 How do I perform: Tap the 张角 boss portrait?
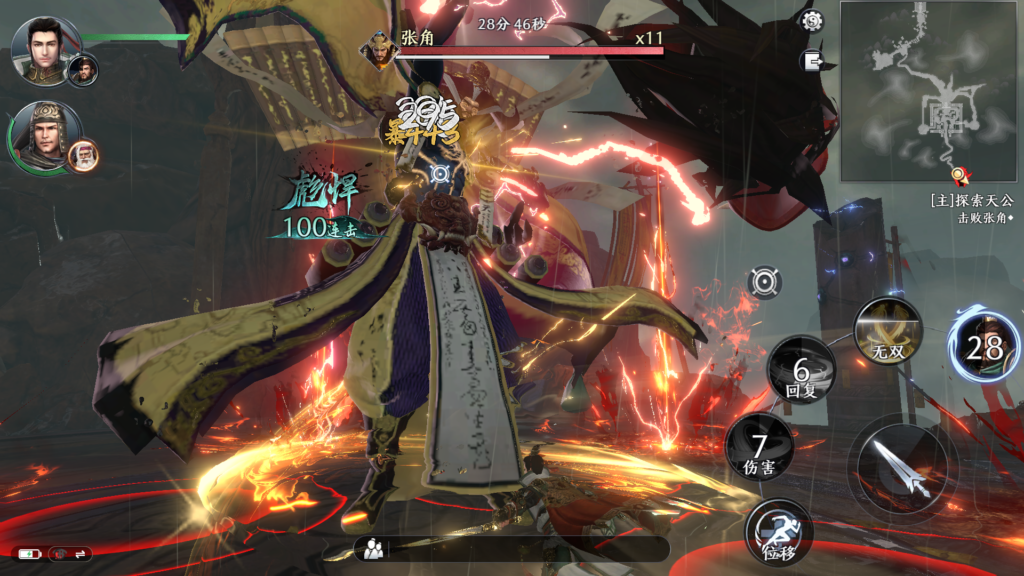(381, 50)
